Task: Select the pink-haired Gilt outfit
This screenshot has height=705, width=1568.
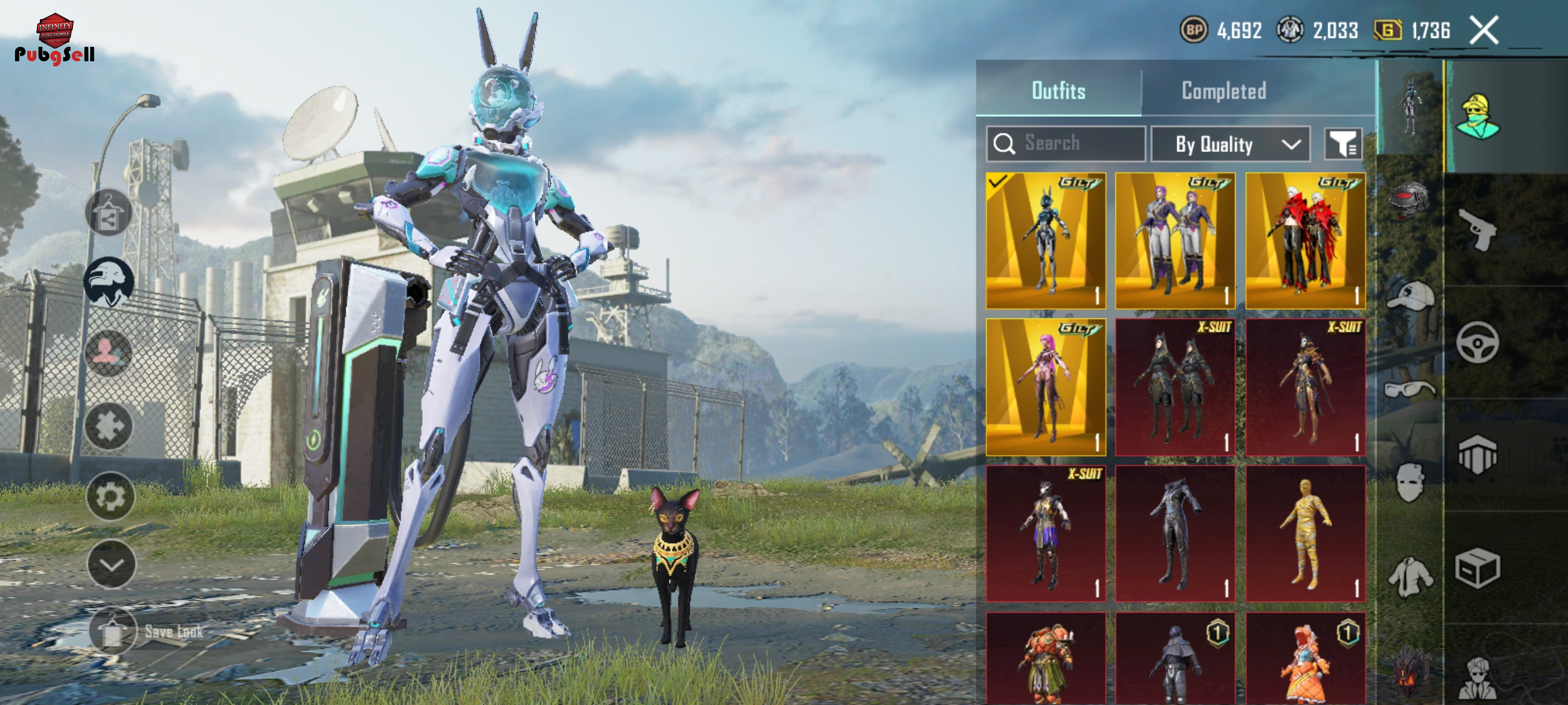Action: (x=1045, y=387)
